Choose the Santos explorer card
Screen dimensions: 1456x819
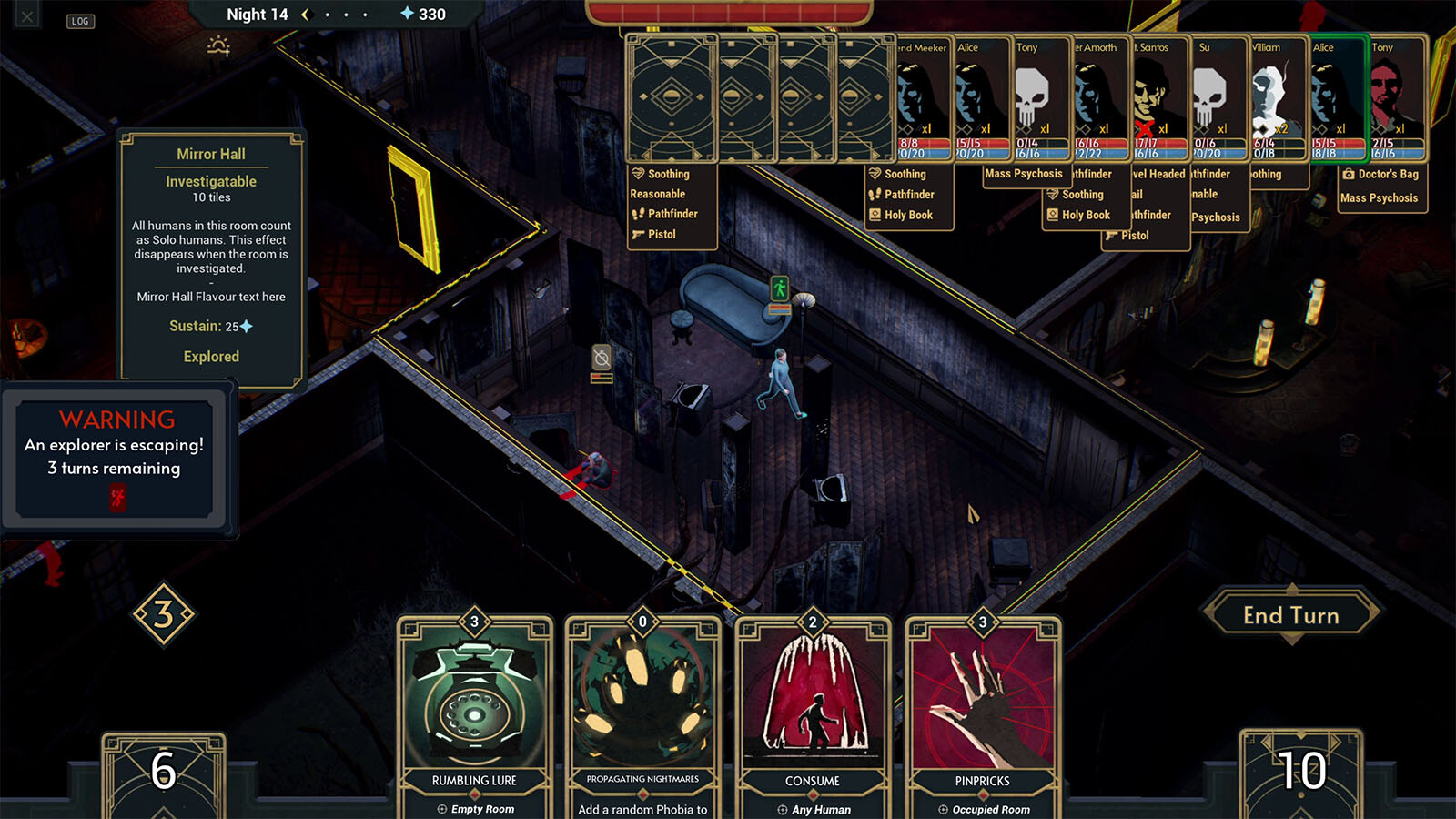[x=1158, y=98]
